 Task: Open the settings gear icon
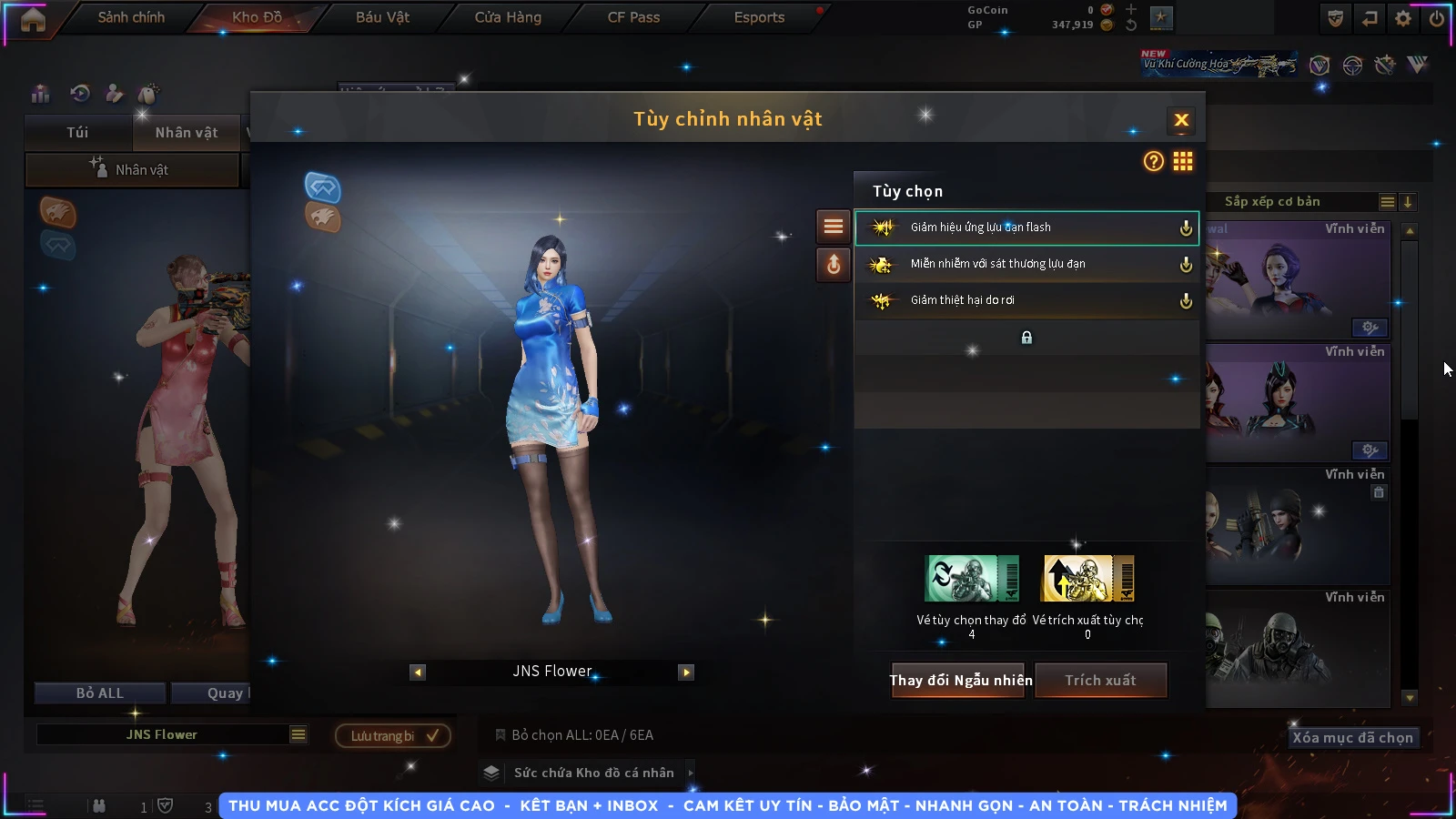1403,18
